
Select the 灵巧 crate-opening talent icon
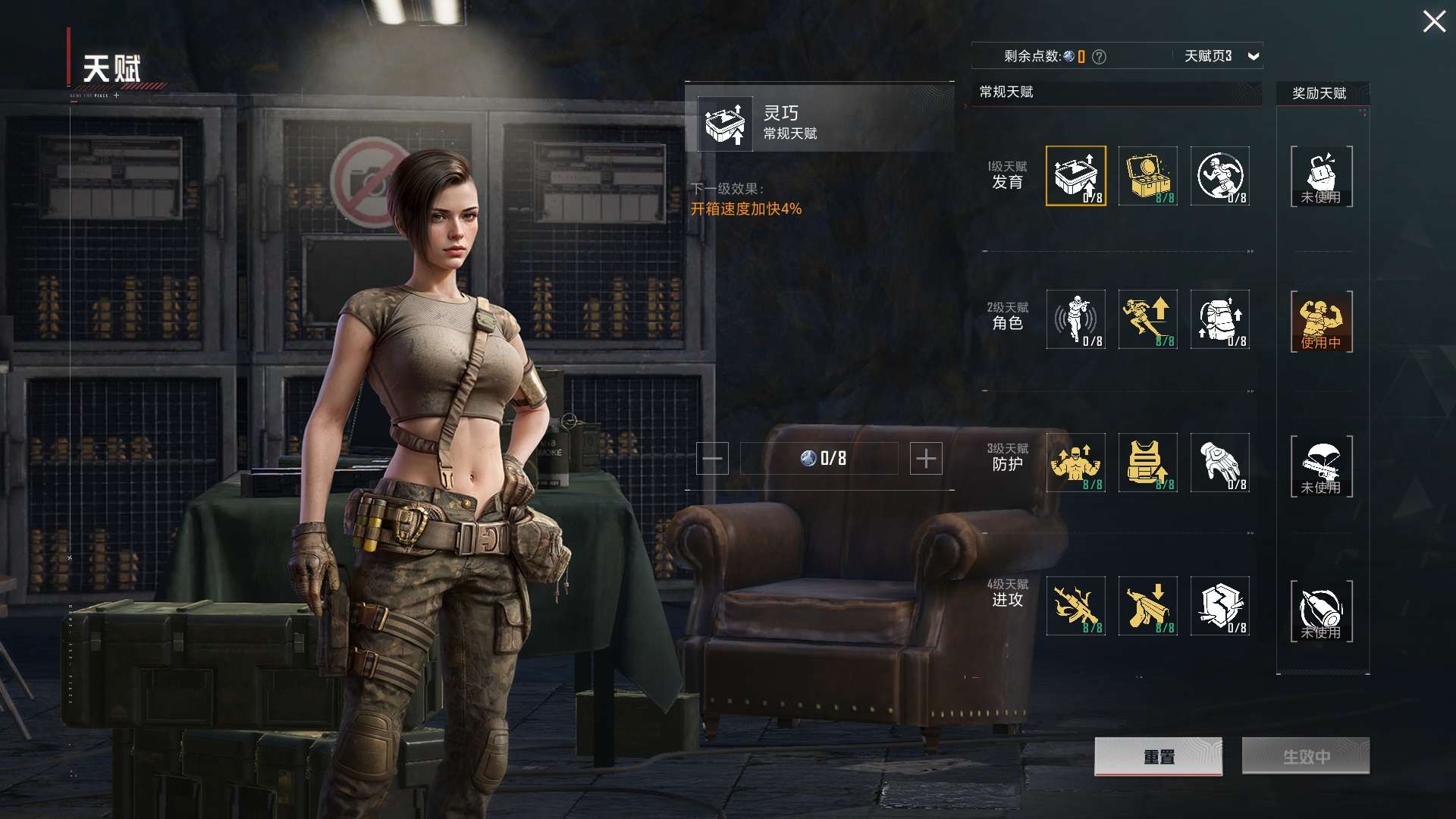tap(1075, 176)
